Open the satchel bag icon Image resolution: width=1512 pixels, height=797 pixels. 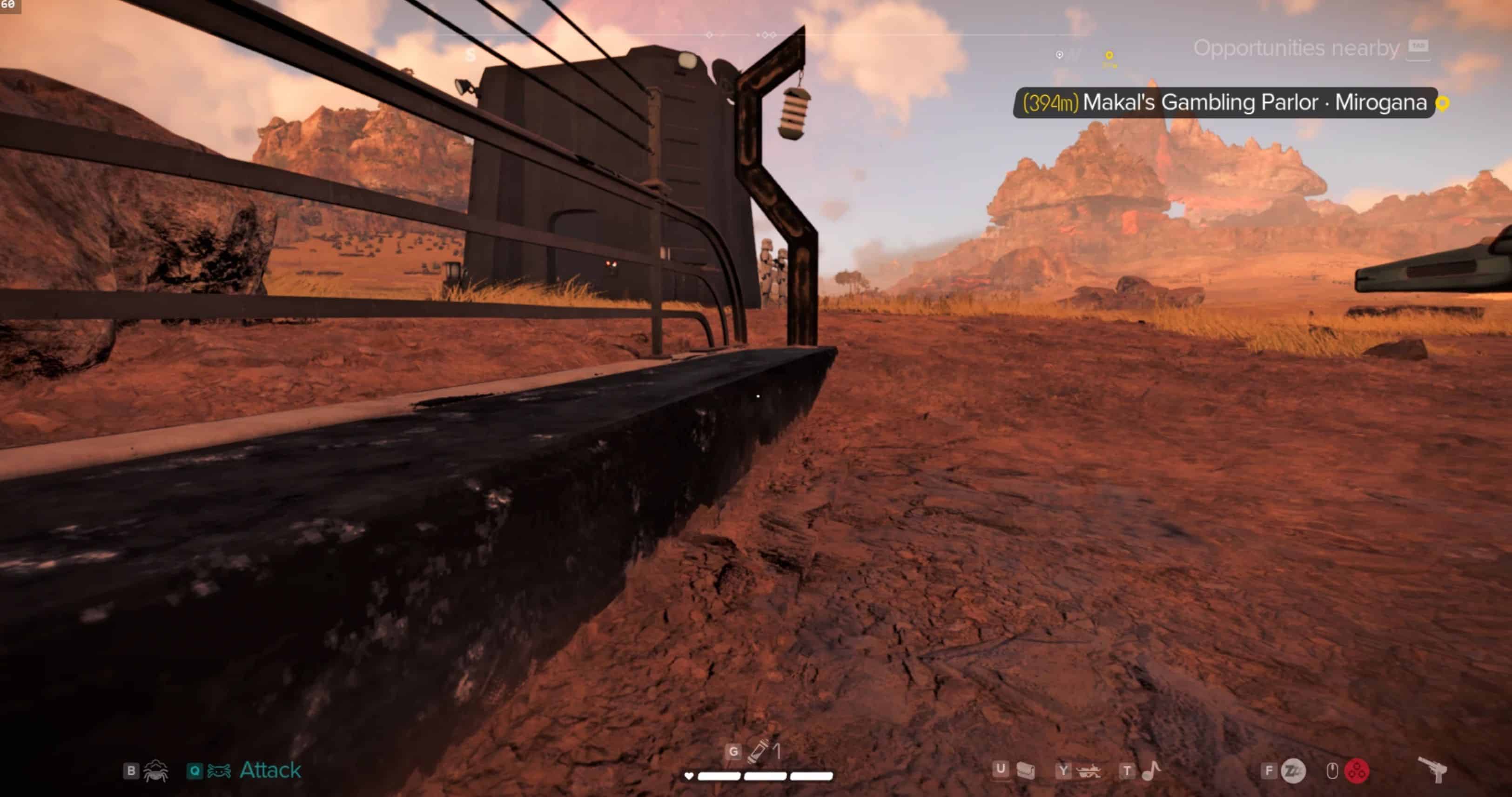click(1025, 770)
